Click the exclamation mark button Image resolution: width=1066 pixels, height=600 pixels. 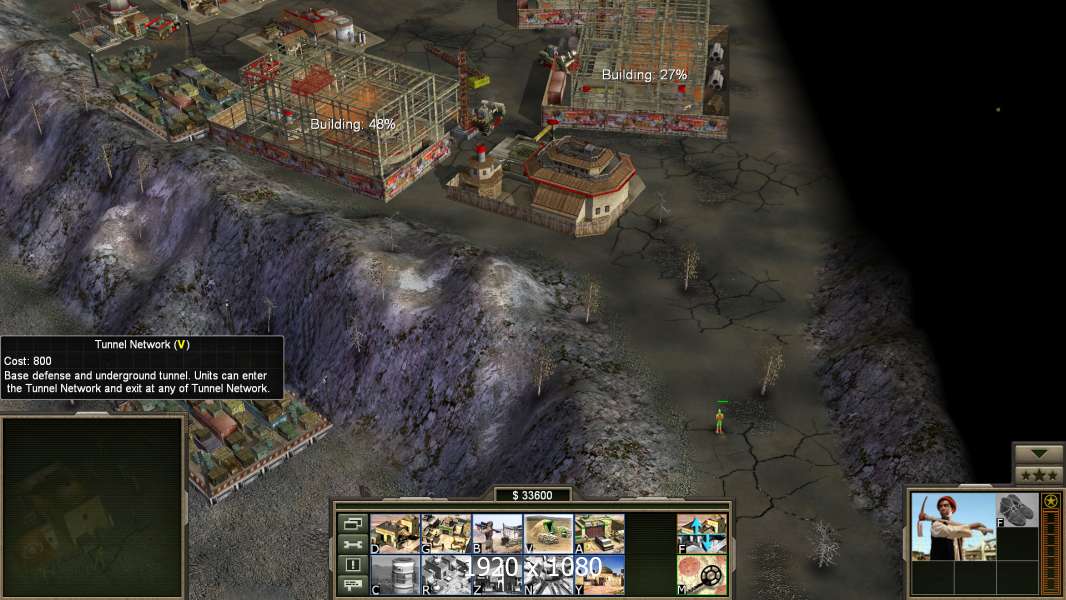point(351,565)
